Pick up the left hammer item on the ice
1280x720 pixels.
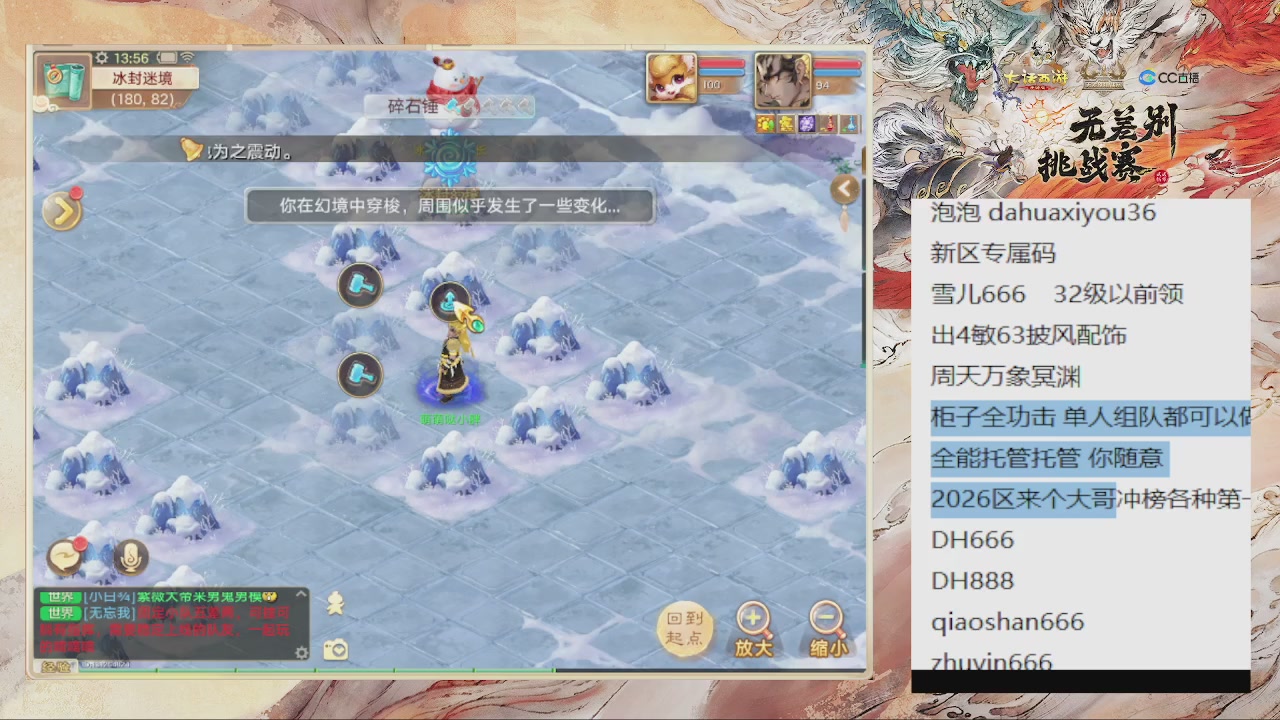click(360, 374)
